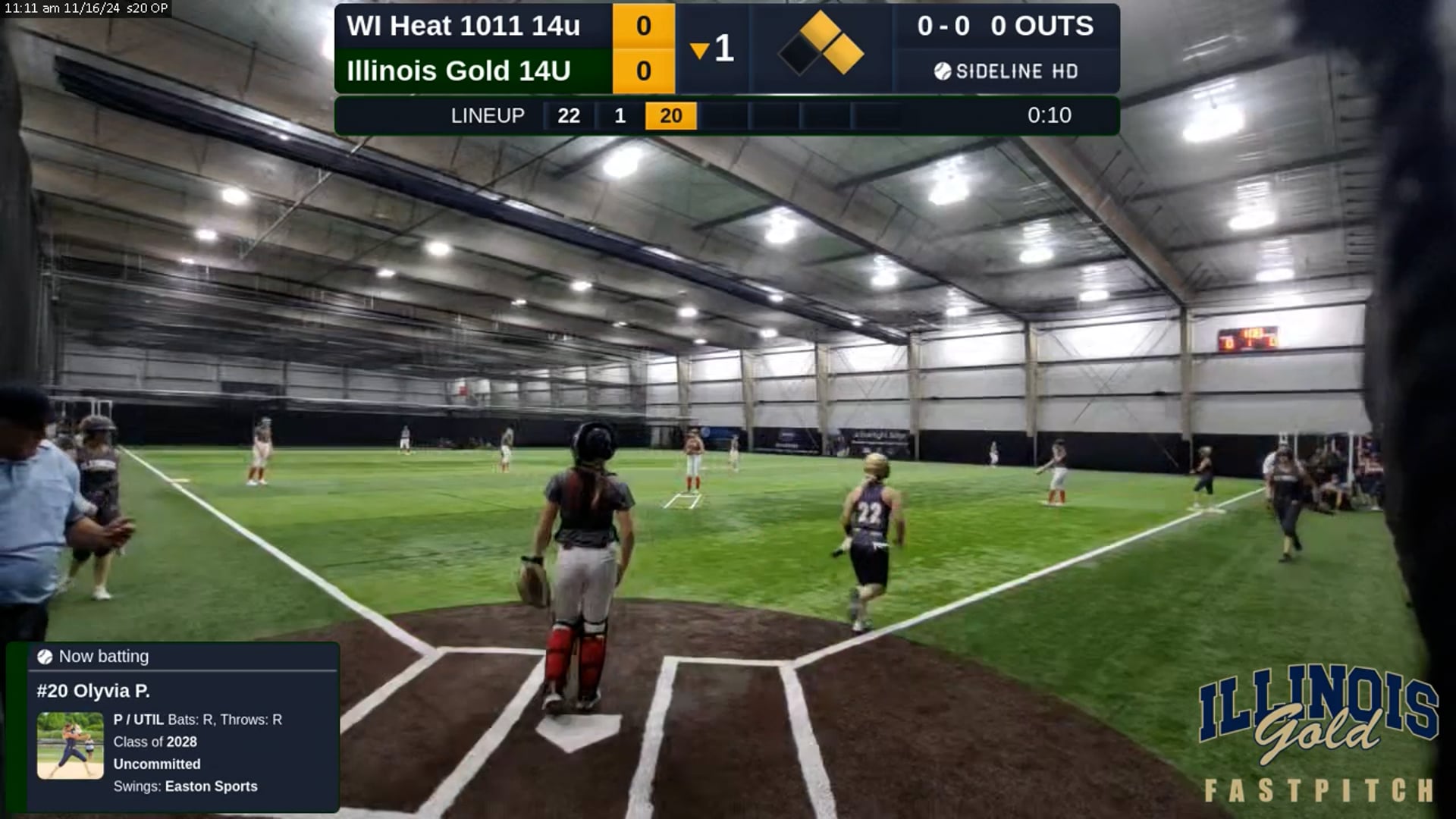The image size is (1456, 819).
Task: Select lineup slot number 22
Action: [568, 115]
